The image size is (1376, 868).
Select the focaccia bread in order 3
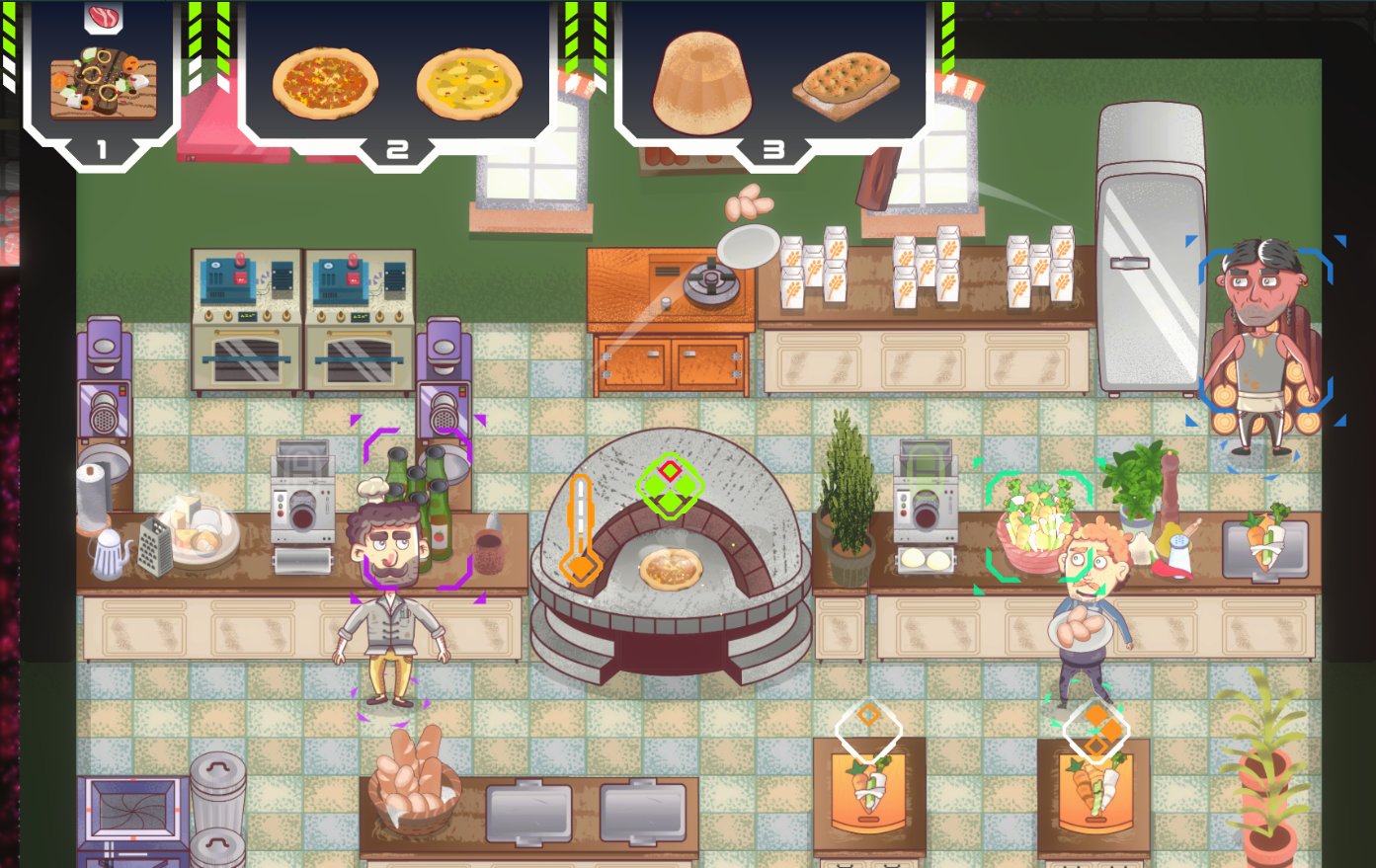(x=846, y=85)
